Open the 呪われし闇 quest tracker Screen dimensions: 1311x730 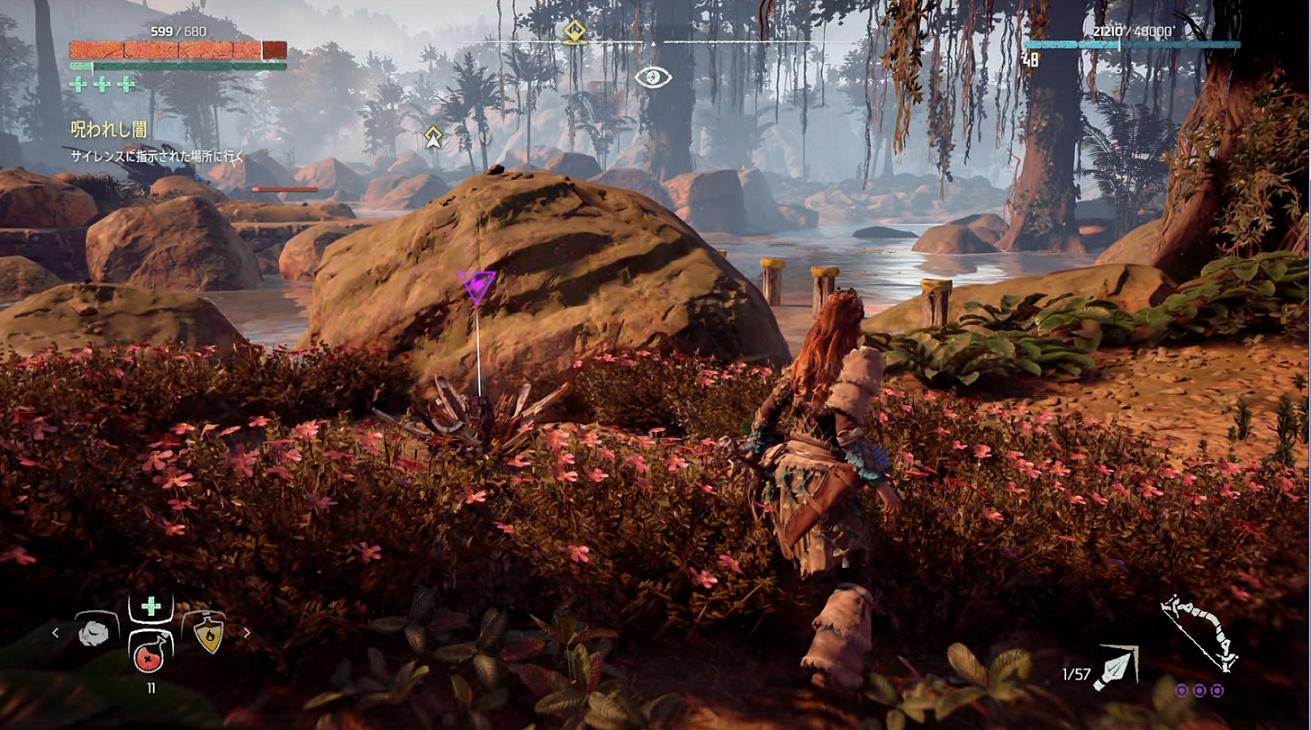tap(109, 129)
